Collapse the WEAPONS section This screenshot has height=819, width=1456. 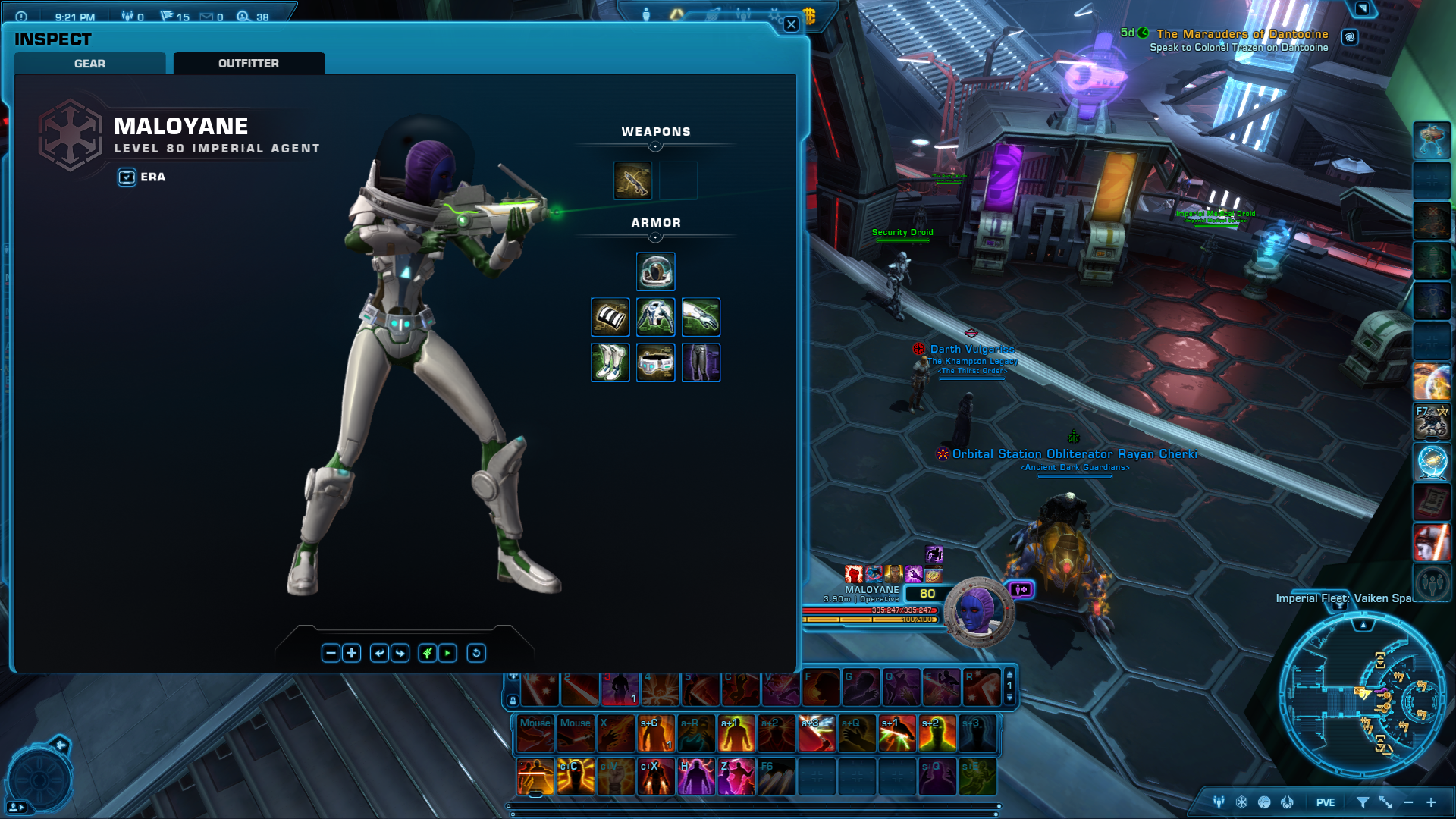(655, 146)
